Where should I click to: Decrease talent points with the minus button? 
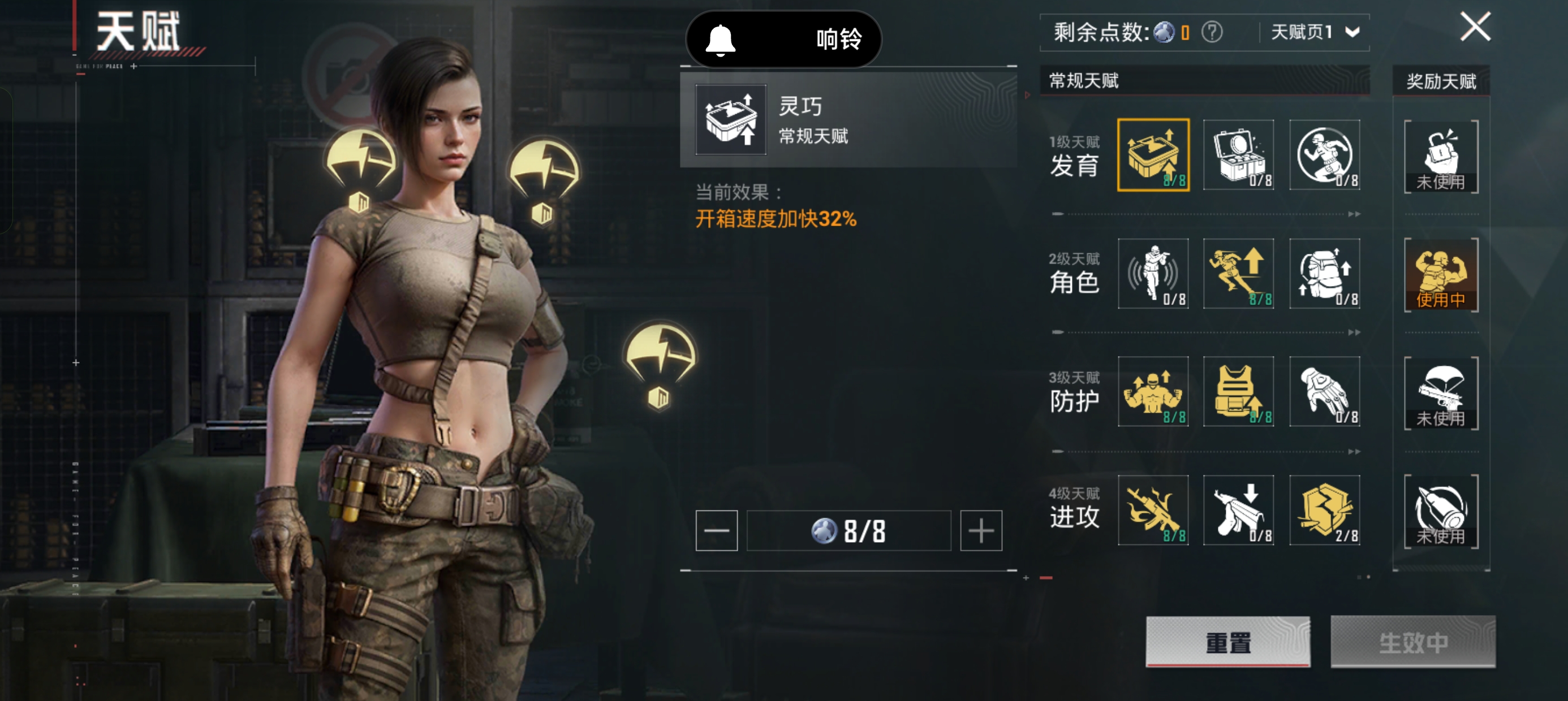[717, 531]
